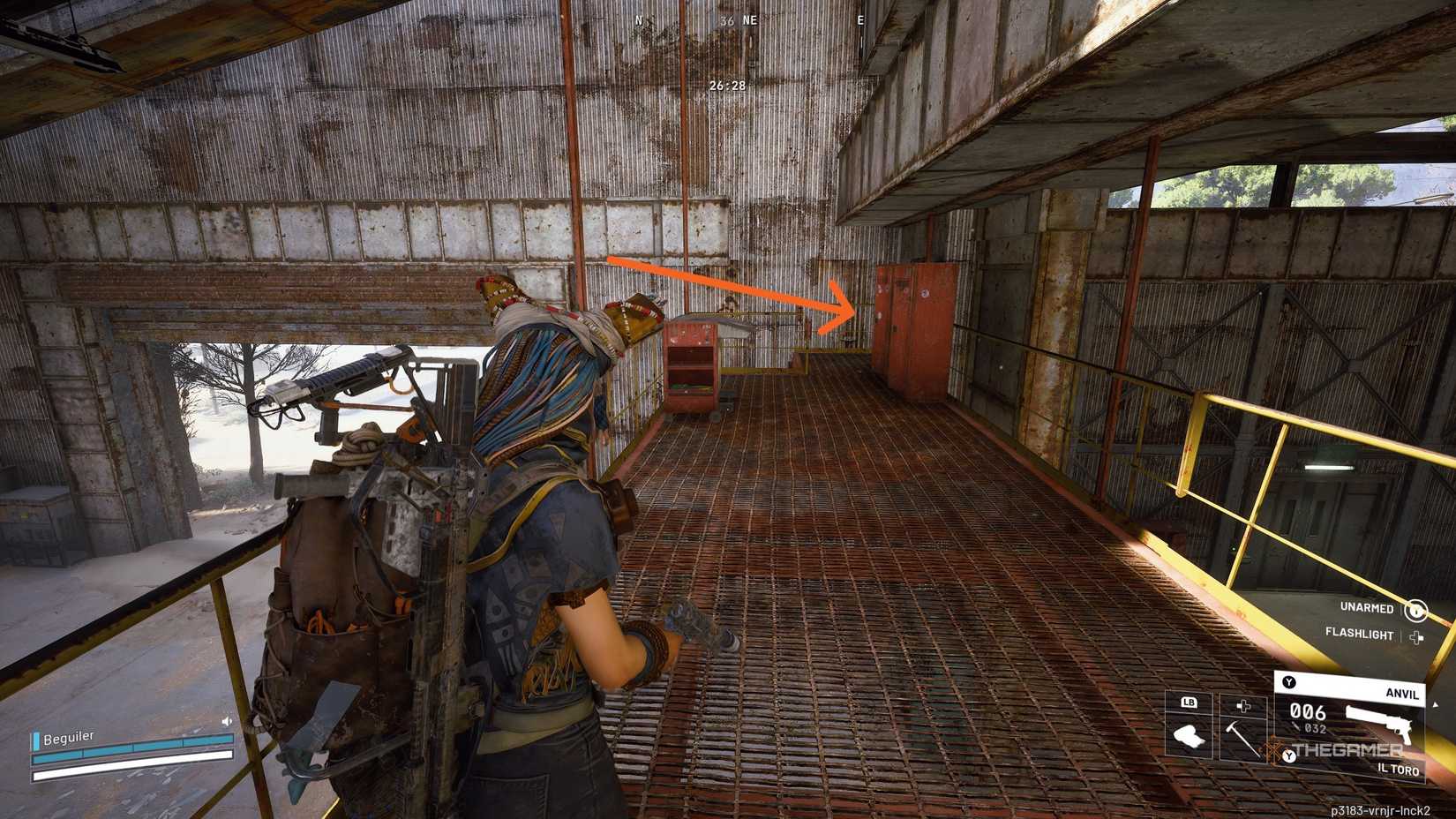Select the NE heading on the compass

tap(749, 20)
